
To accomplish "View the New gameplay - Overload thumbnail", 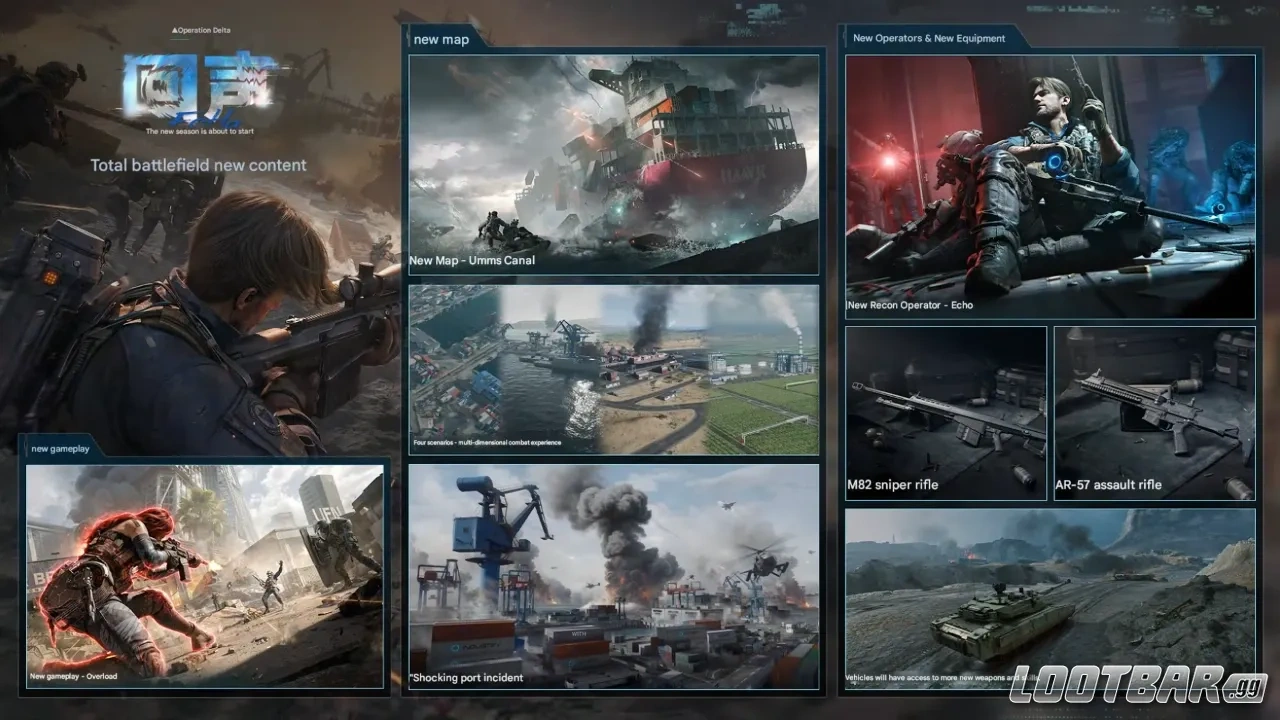I will (x=204, y=576).
